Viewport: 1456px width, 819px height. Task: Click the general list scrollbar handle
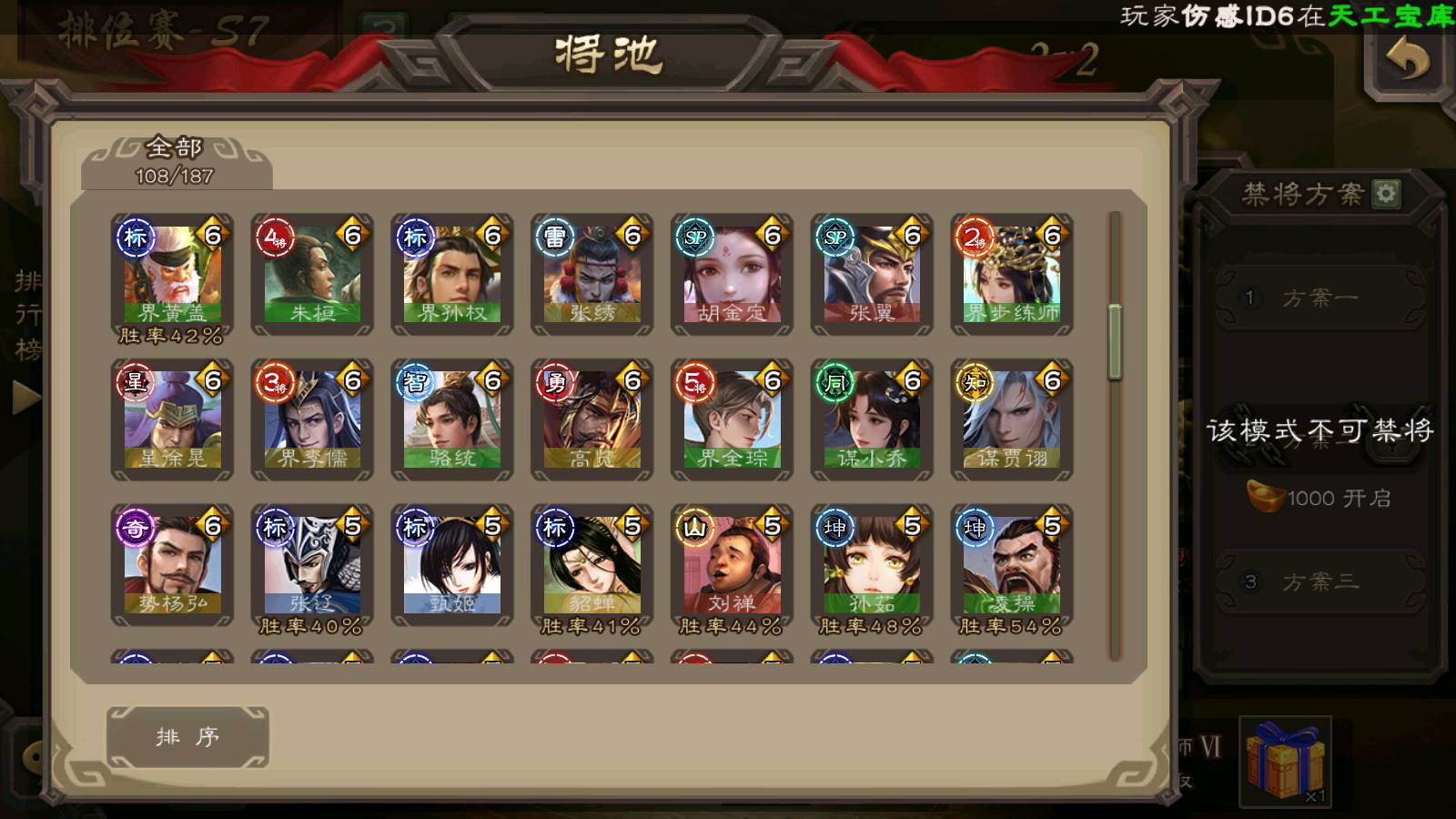click(x=1115, y=342)
